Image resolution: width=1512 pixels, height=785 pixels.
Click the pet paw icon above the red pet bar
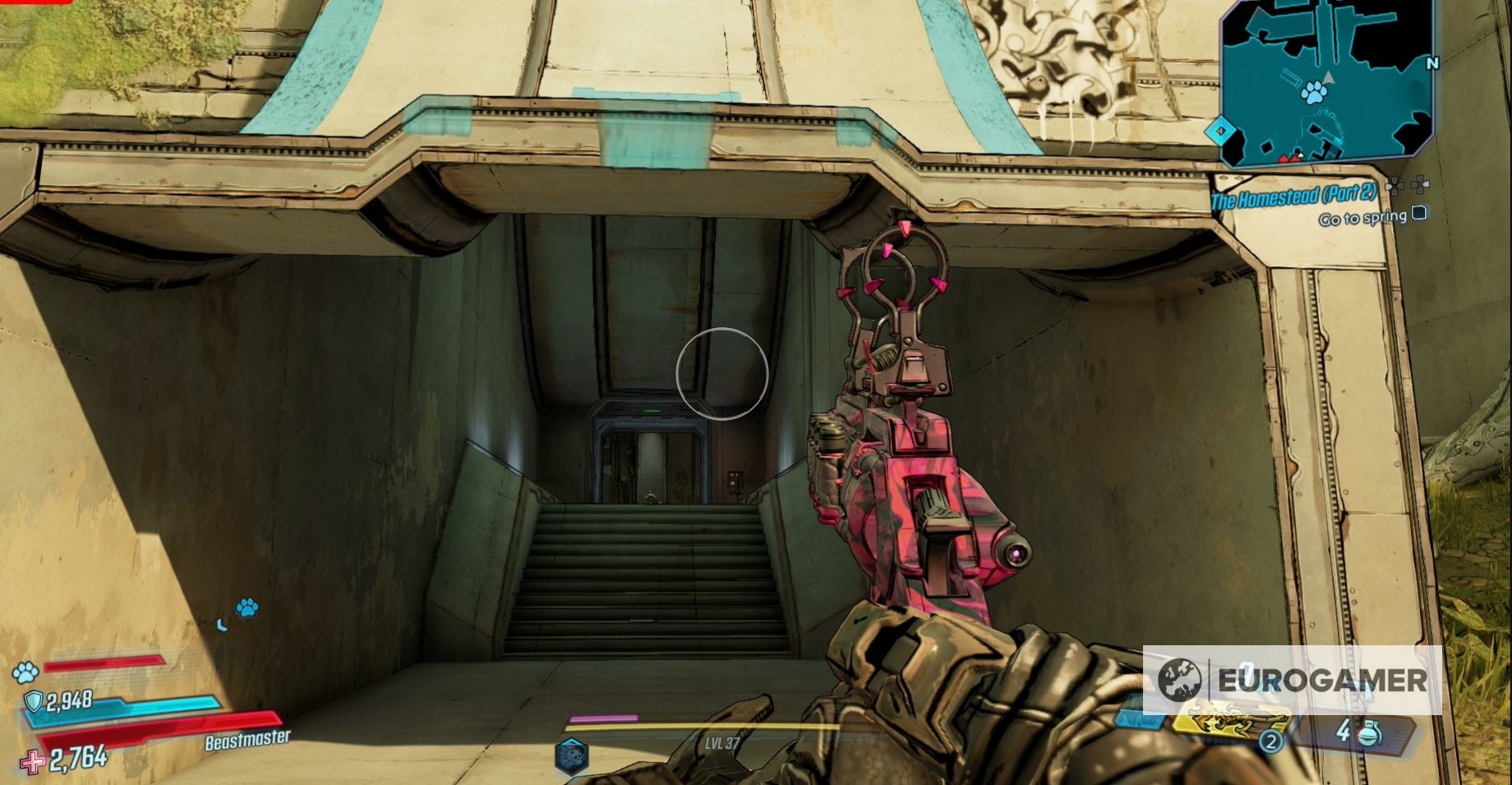click(x=24, y=672)
